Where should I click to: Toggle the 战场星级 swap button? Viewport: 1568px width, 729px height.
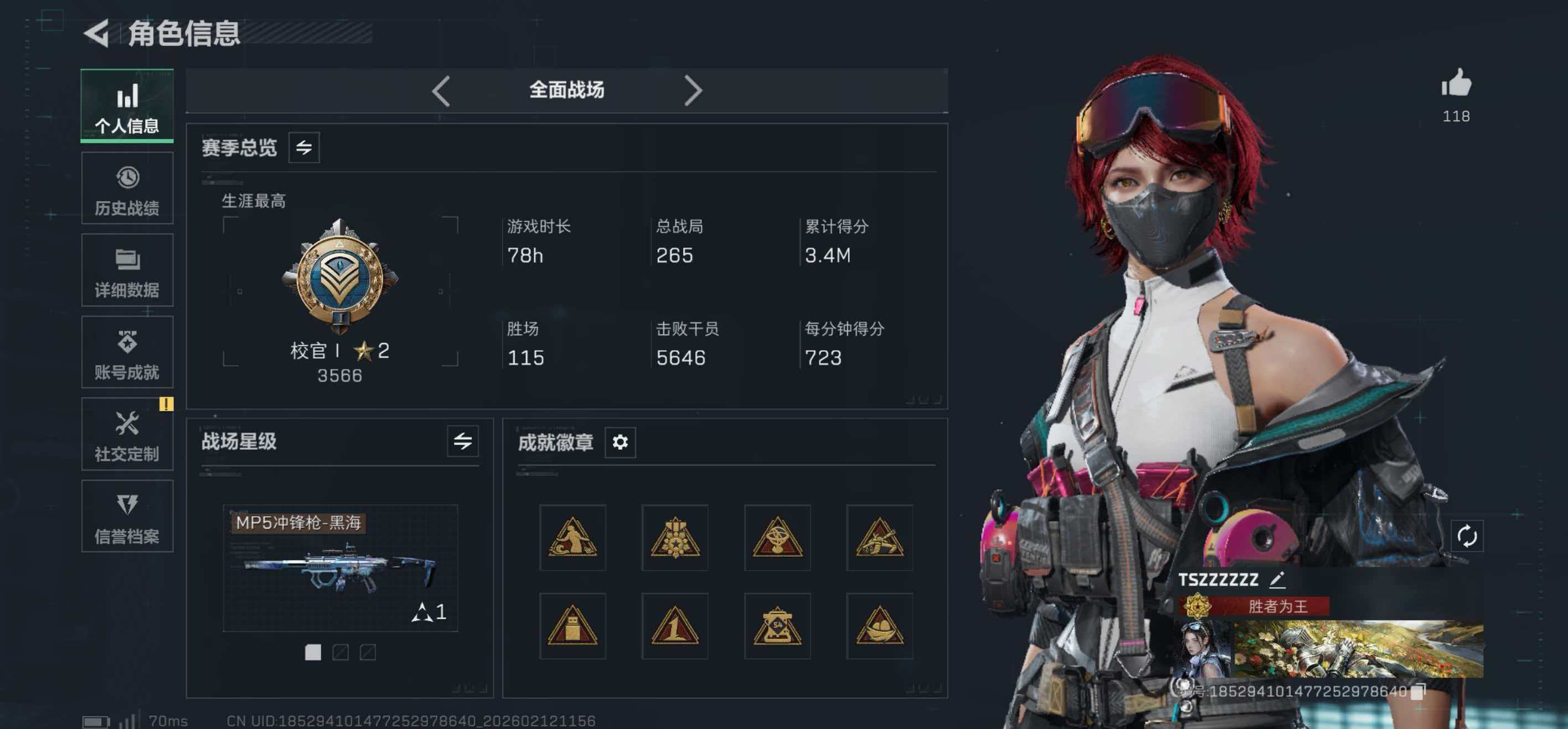pos(463,441)
